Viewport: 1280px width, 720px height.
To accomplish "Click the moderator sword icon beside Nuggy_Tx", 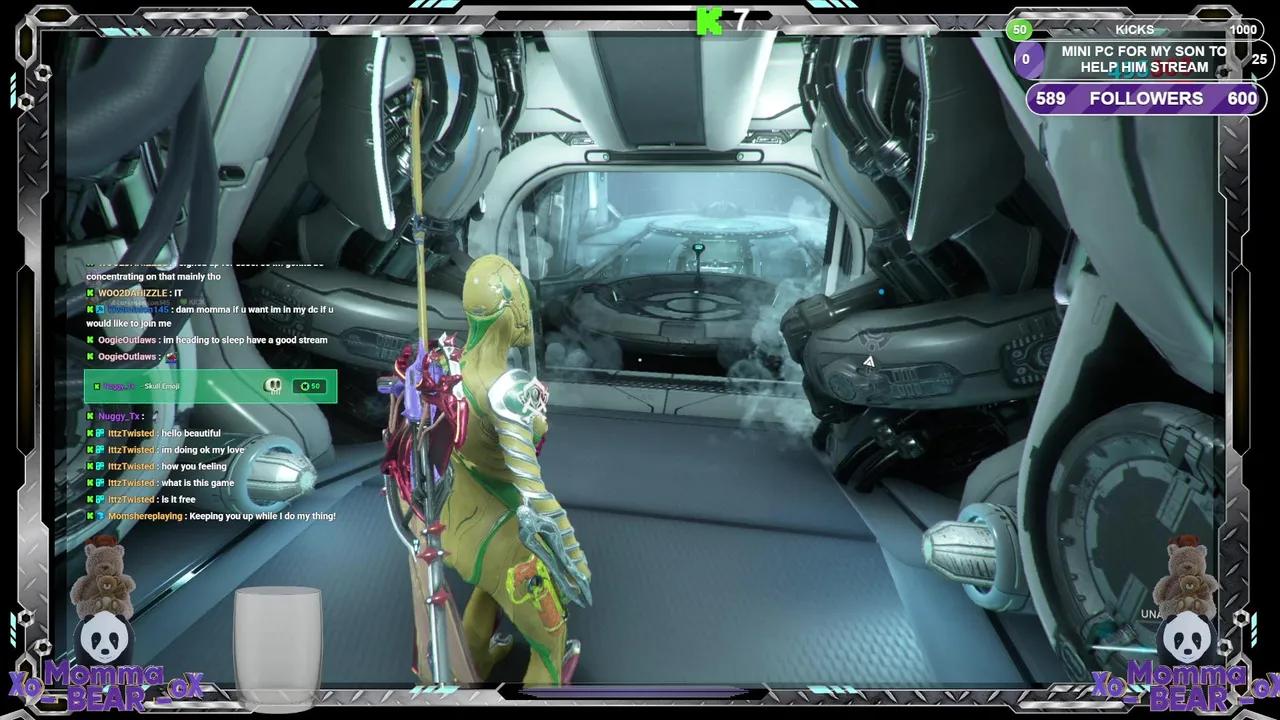I will (90, 416).
